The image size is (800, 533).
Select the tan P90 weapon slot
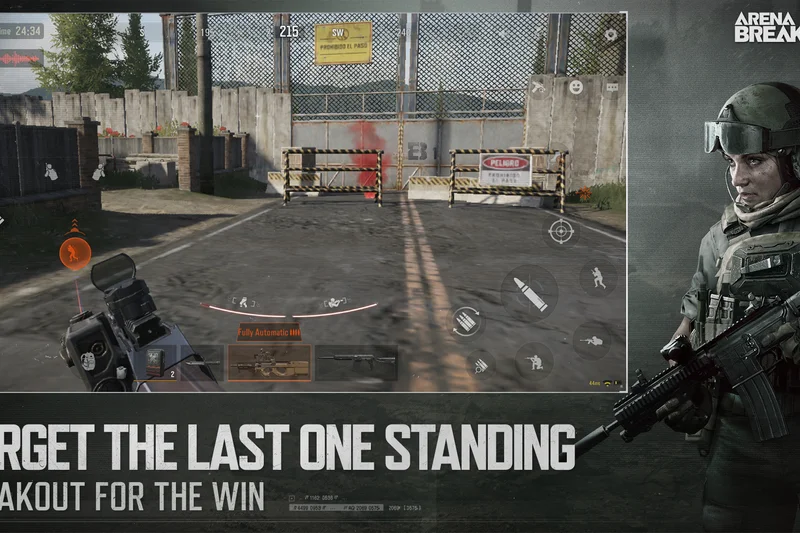(x=269, y=362)
